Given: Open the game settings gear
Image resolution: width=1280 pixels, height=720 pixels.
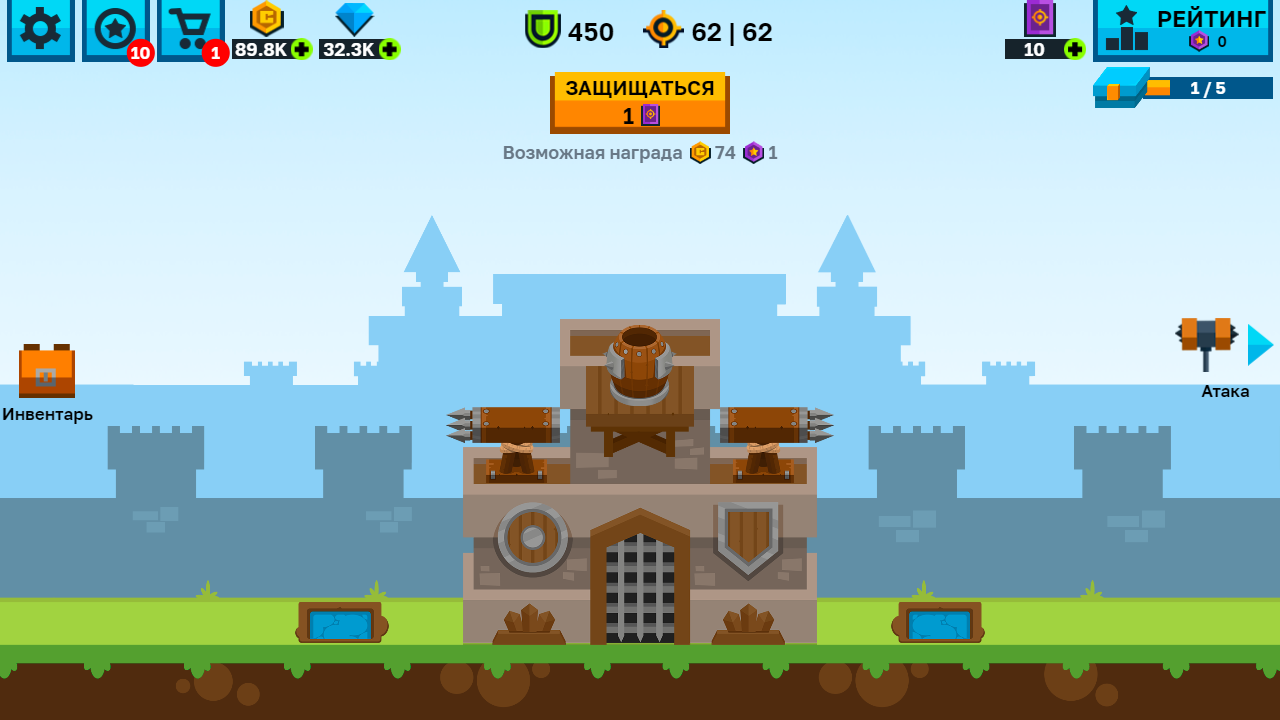Looking at the screenshot, I should click(40, 30).
